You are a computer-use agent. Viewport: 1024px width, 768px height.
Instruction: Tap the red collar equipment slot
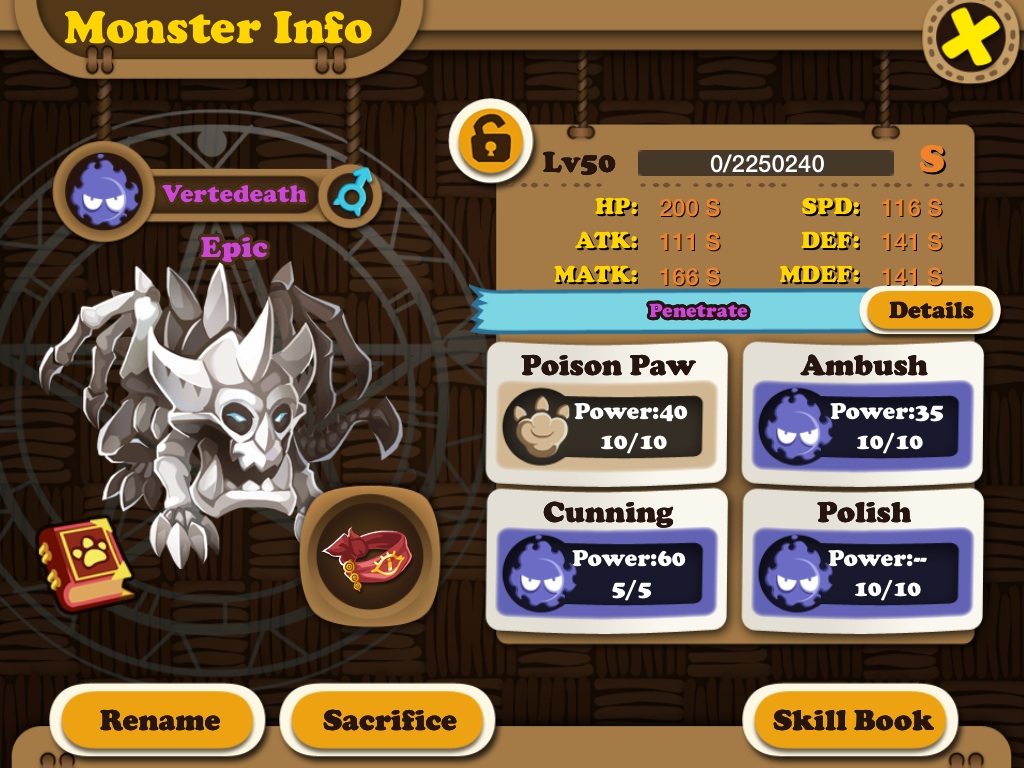[369, 556]
